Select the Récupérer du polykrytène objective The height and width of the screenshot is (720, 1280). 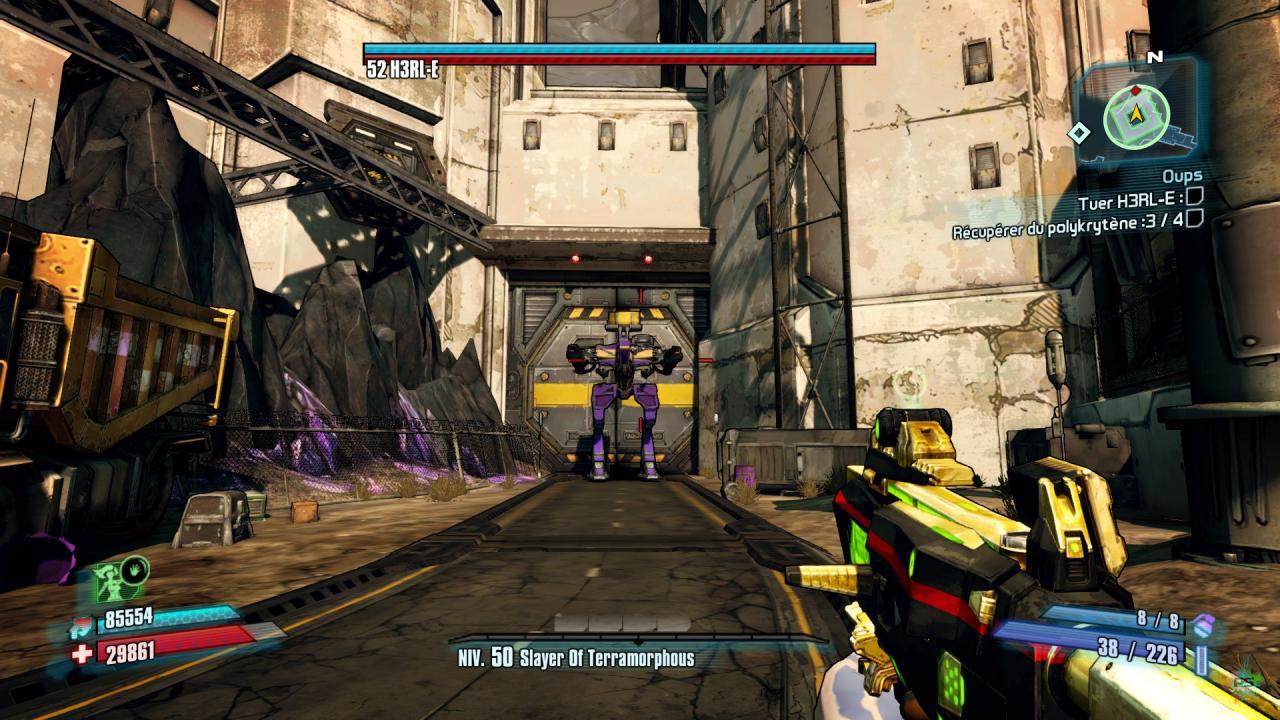[x=1066, y=224]
